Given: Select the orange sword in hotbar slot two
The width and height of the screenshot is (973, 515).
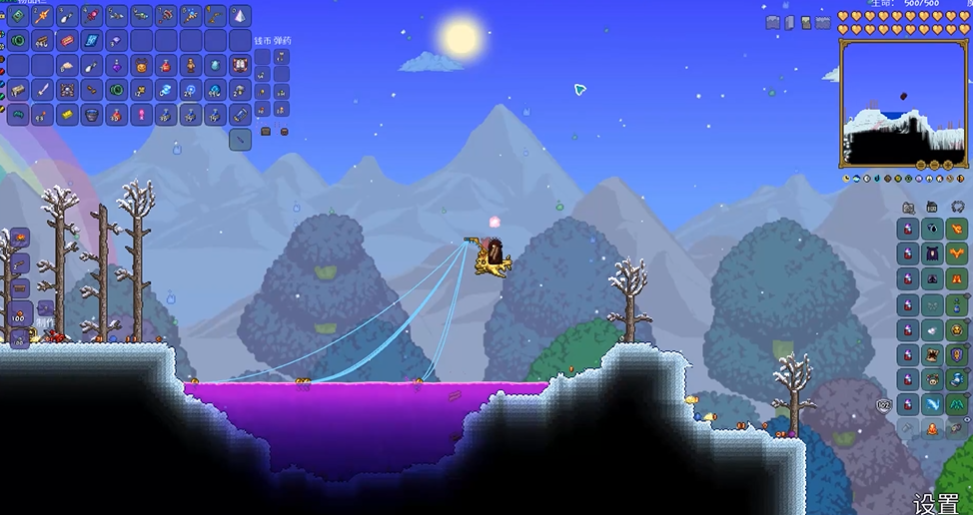Looking at the screenshot, I should pos(42,16).
